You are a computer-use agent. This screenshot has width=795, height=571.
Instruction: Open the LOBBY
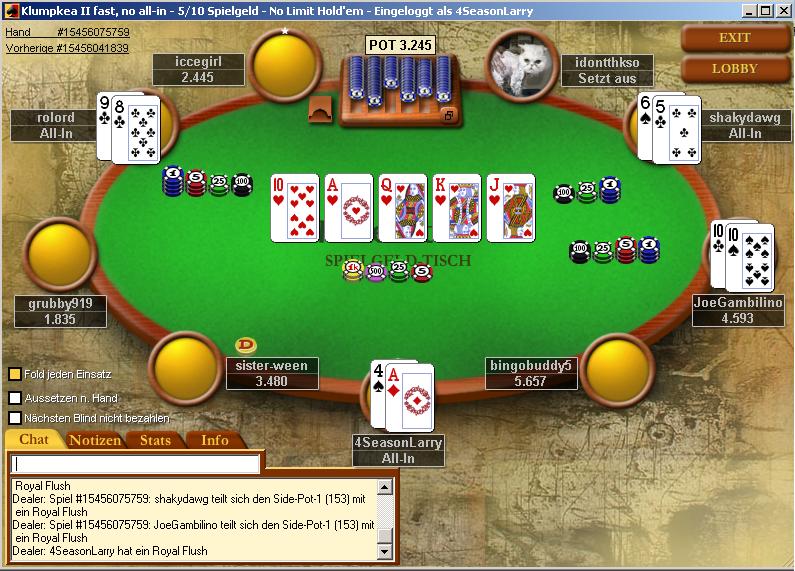(x=734, y=69)
